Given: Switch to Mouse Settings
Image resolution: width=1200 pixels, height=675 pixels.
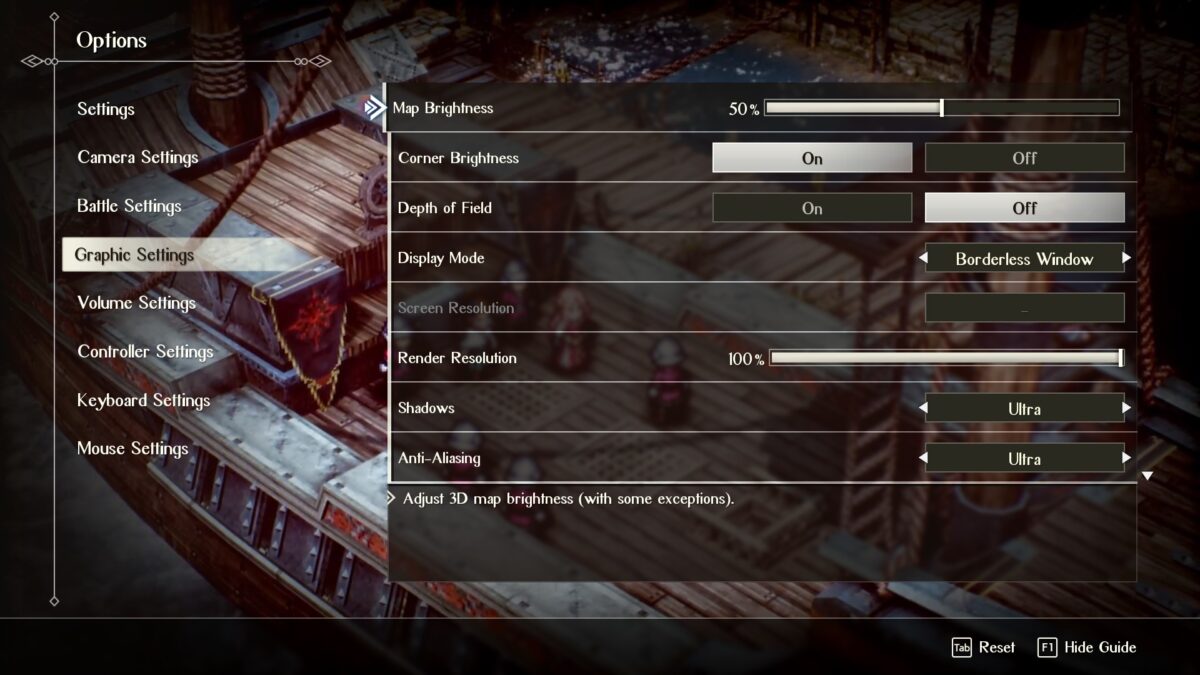Looking at the screenshot, I should (x=132, y=449).
